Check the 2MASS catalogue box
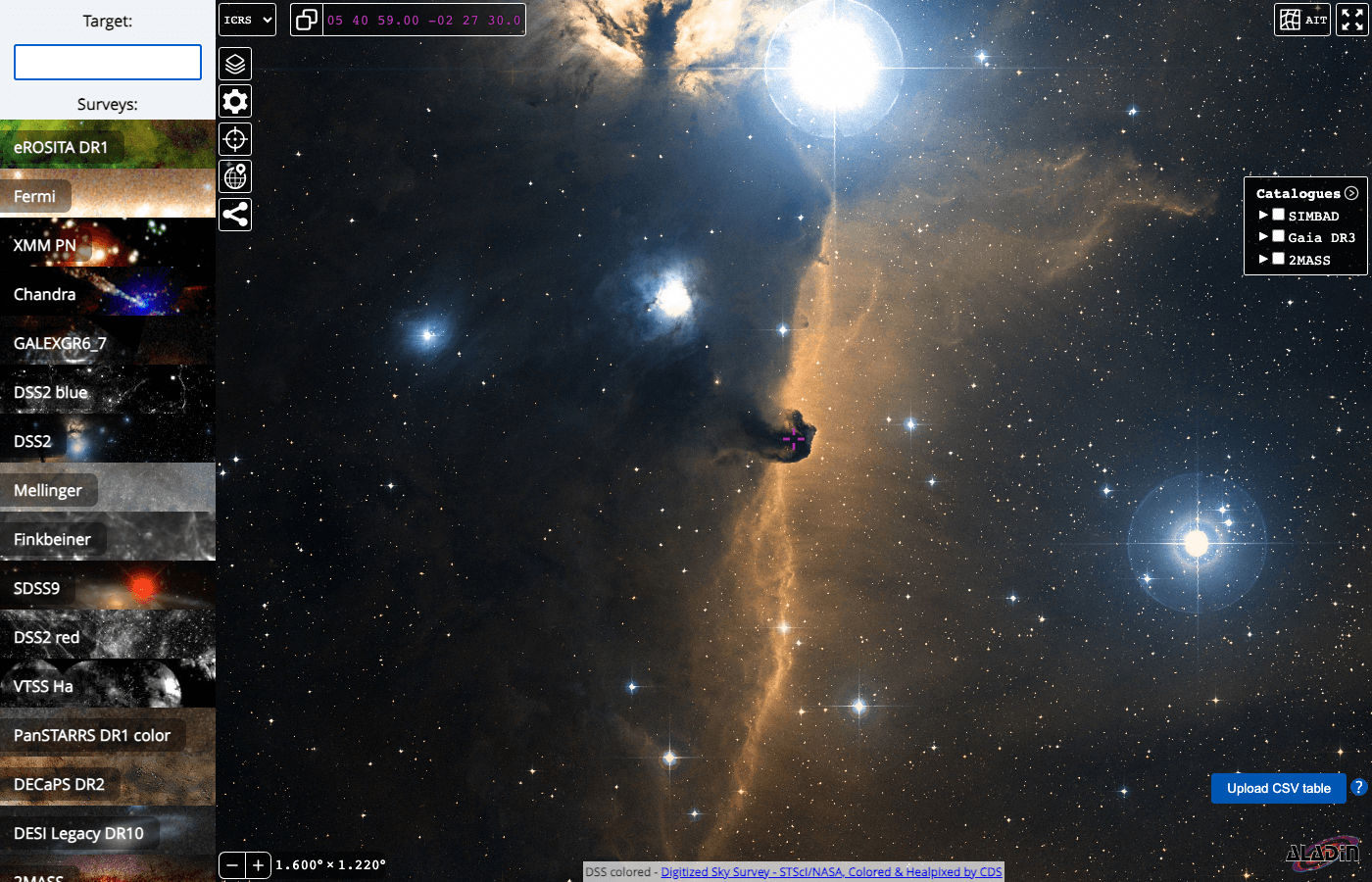 (1278, 260)
